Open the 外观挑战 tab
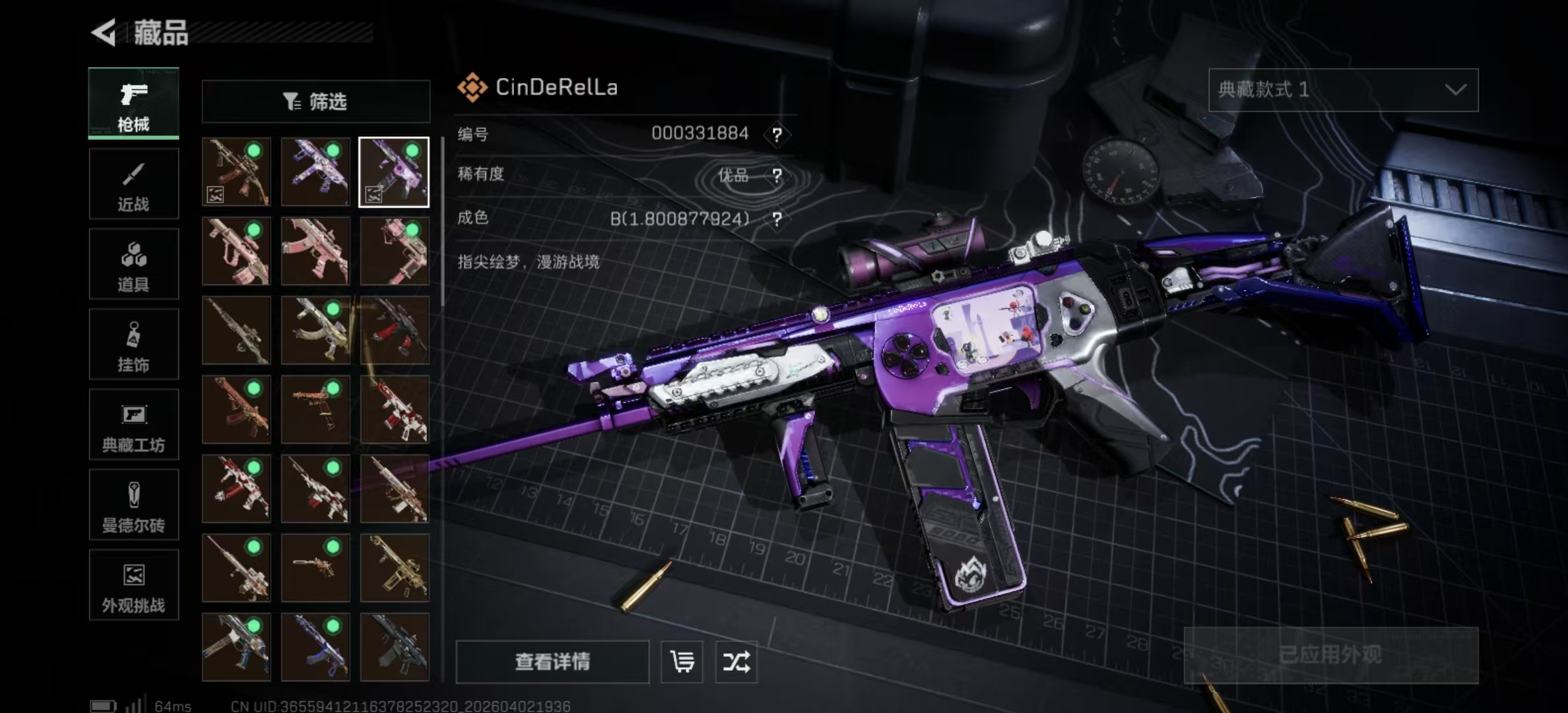The image size is (1568, 713). point(133,586)
